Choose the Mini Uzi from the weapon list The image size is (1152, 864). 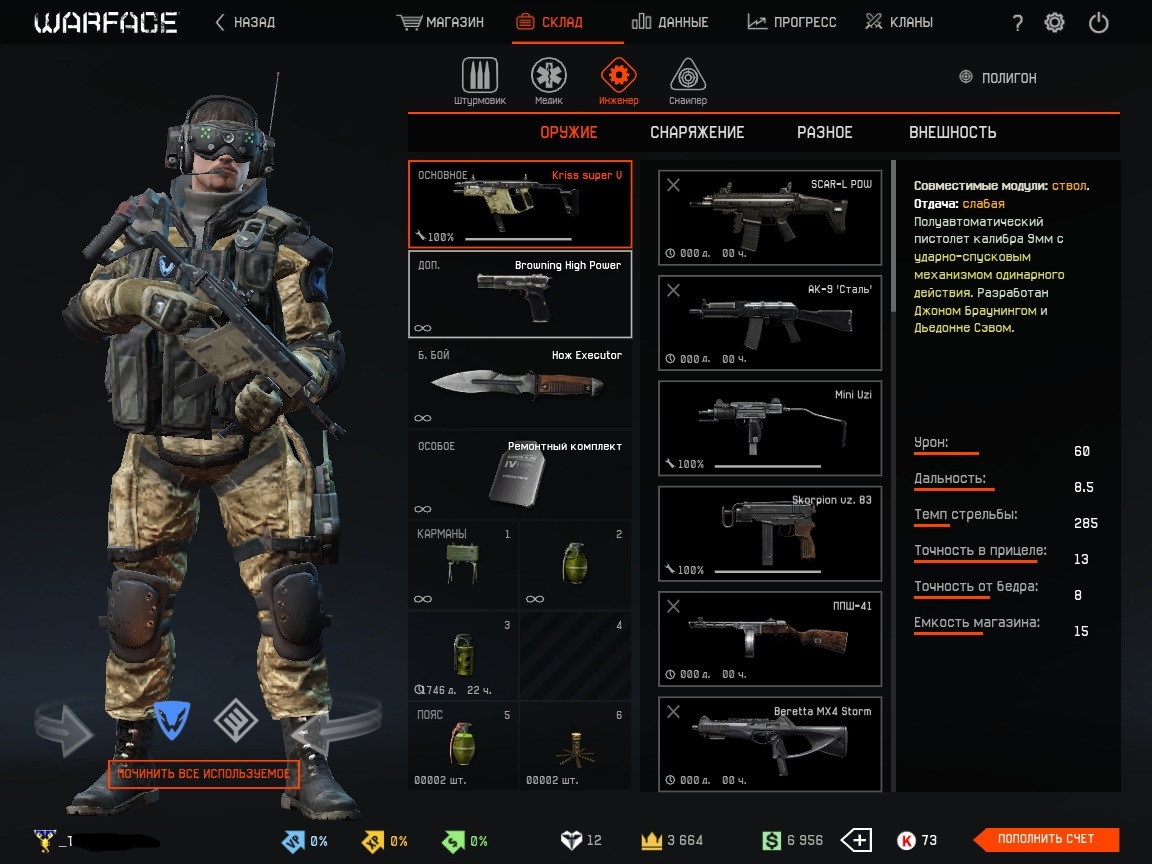click(770, 428)
